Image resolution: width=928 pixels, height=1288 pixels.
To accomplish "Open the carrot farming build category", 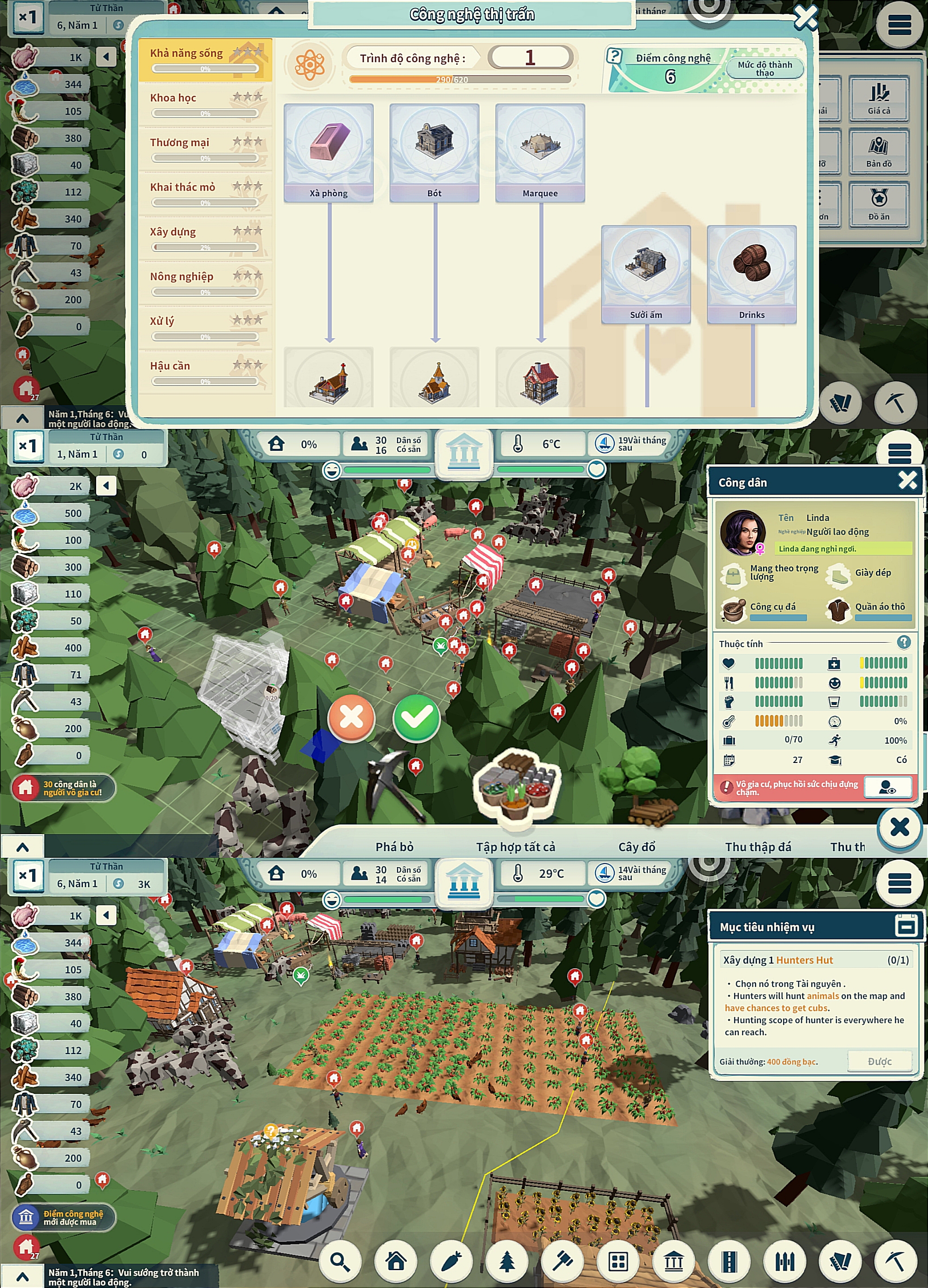I will 451,1261.
